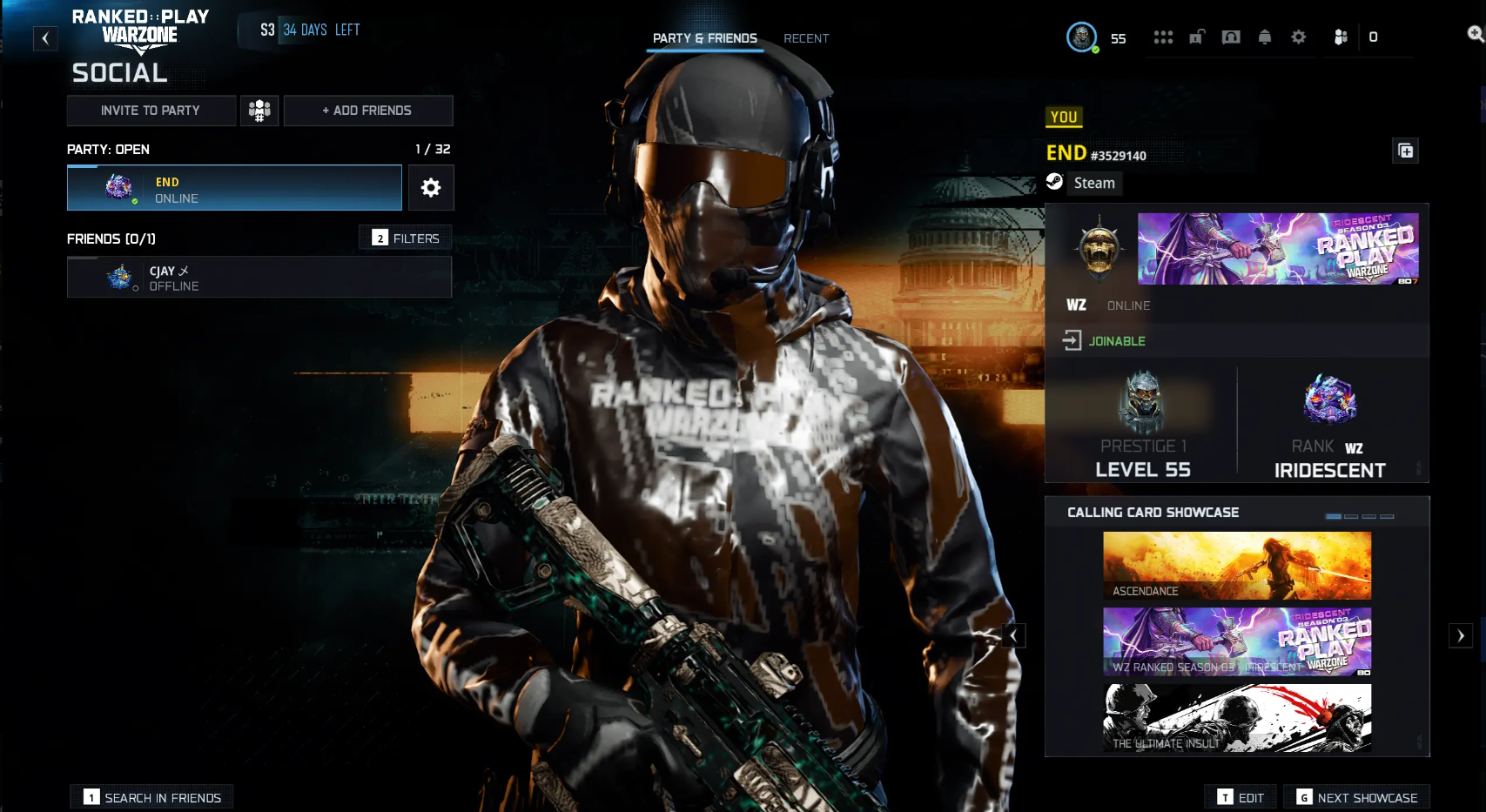Open the gear options for party member END
The image size is (1486, 812).
[x=431, y=187]
